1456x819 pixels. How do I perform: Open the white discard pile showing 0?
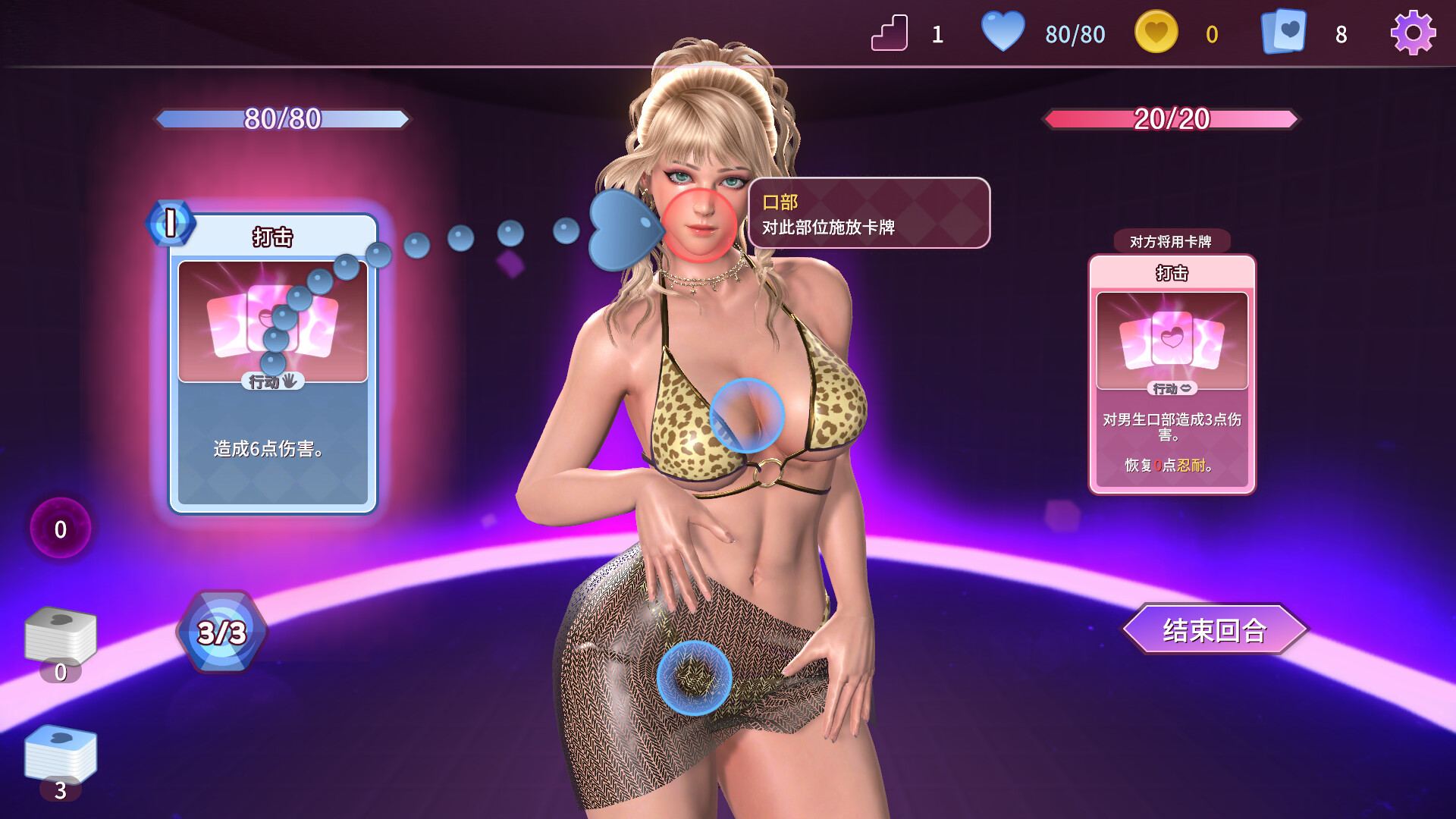point(61,637)
